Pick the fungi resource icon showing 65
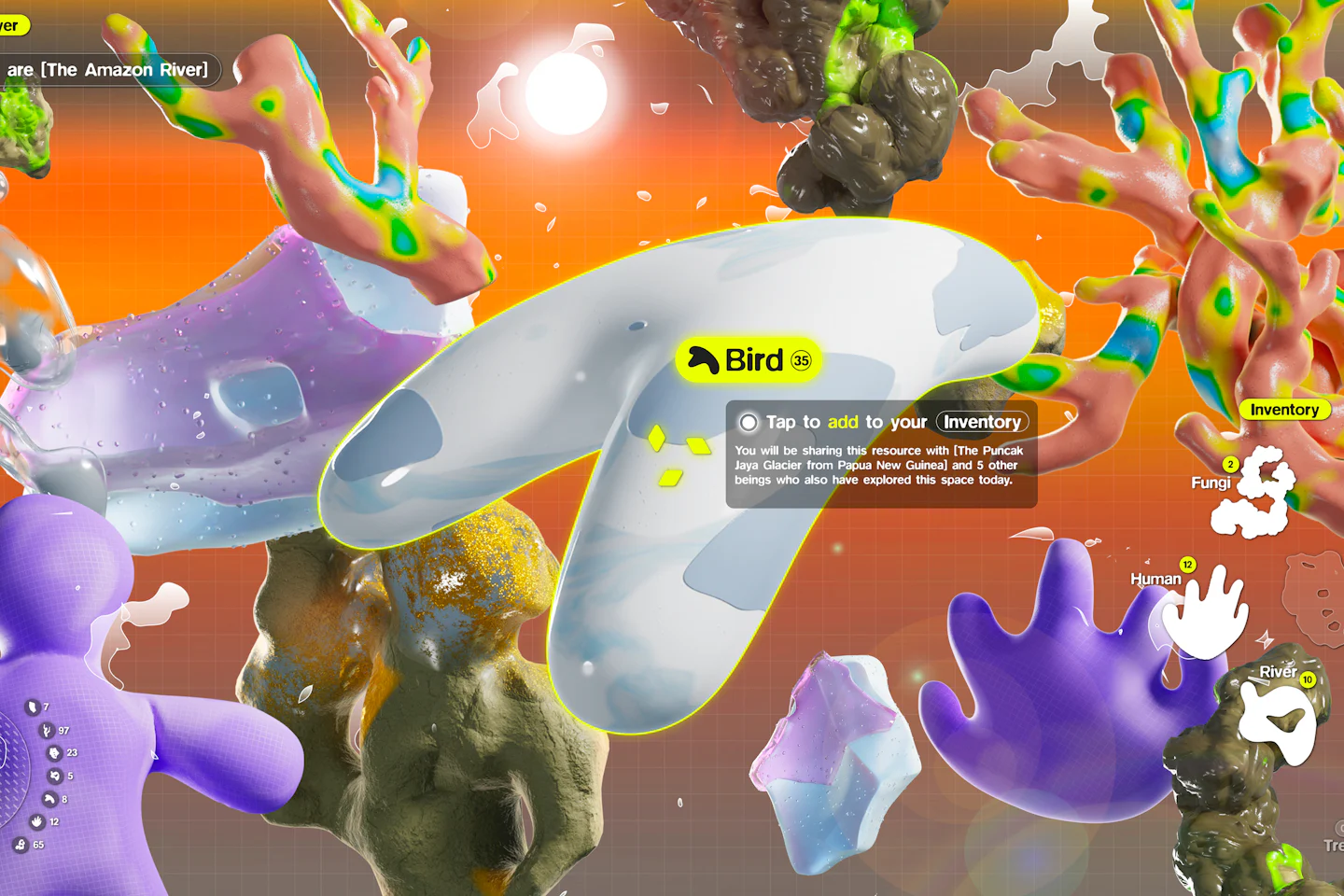 21,845
